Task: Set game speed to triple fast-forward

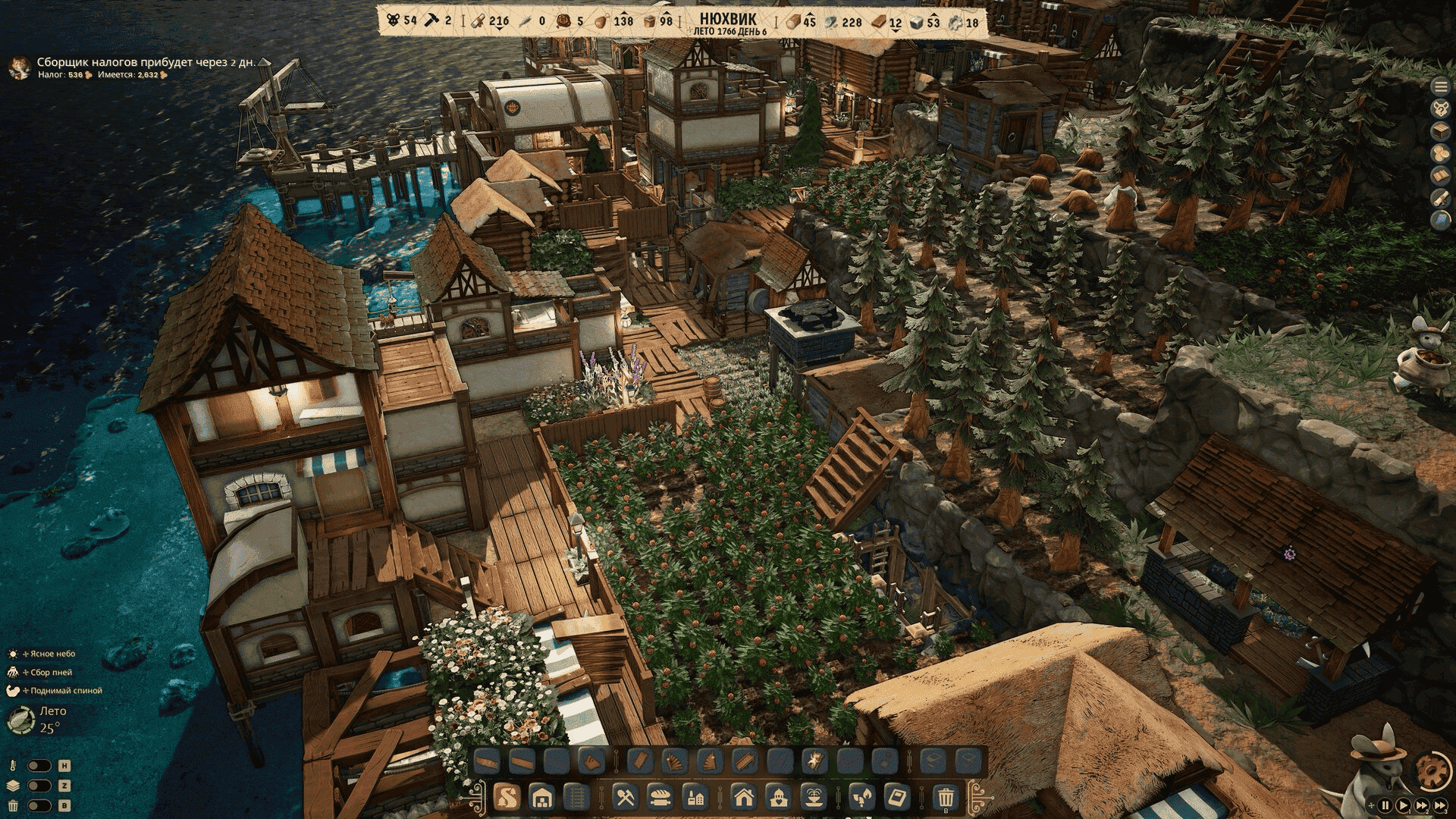Action: (x=1439, y=805)
